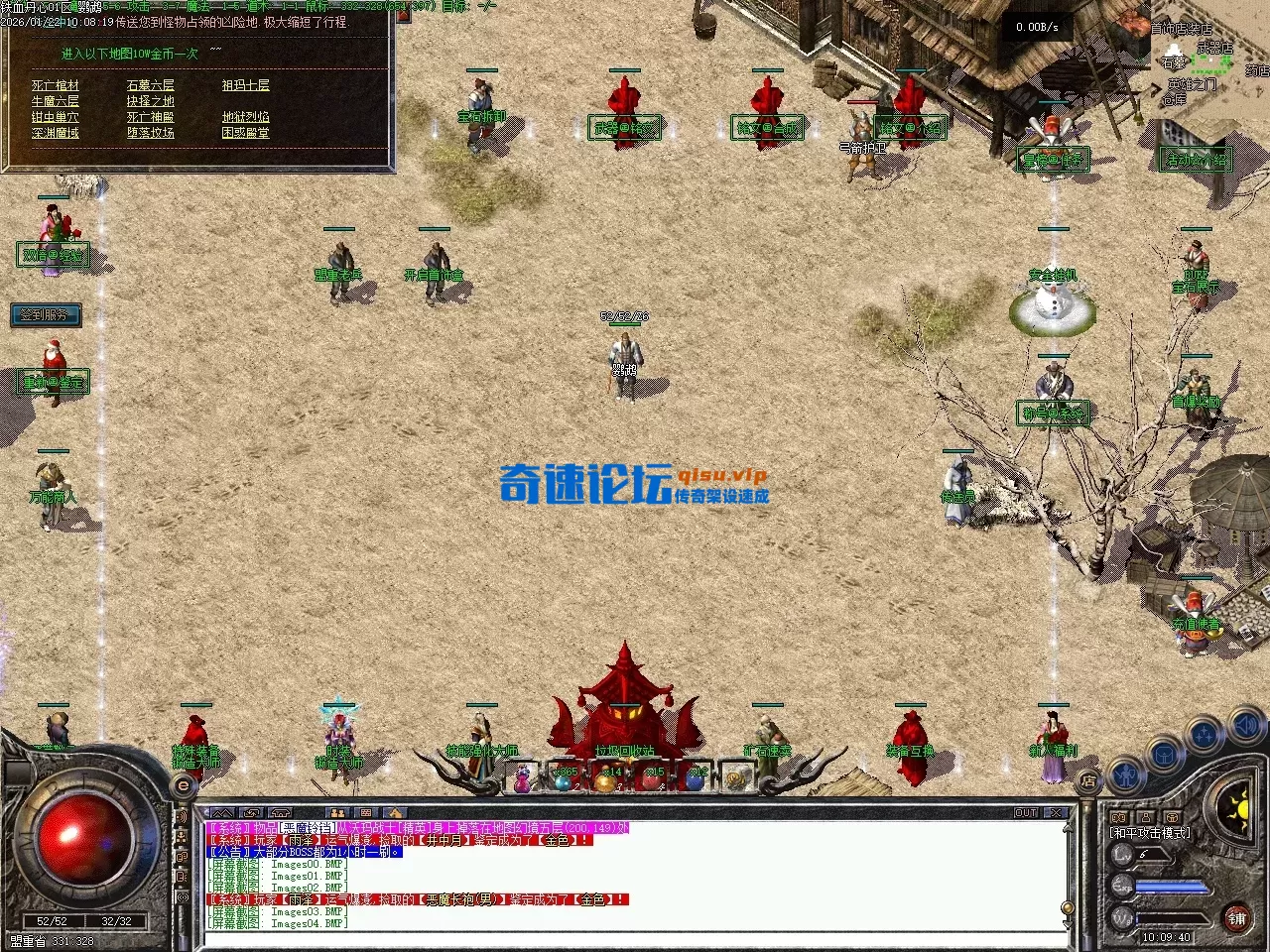Open the inventory with the bag icon
The width and height of the screenshot is (1270, 952).
tap(1163, 754)
